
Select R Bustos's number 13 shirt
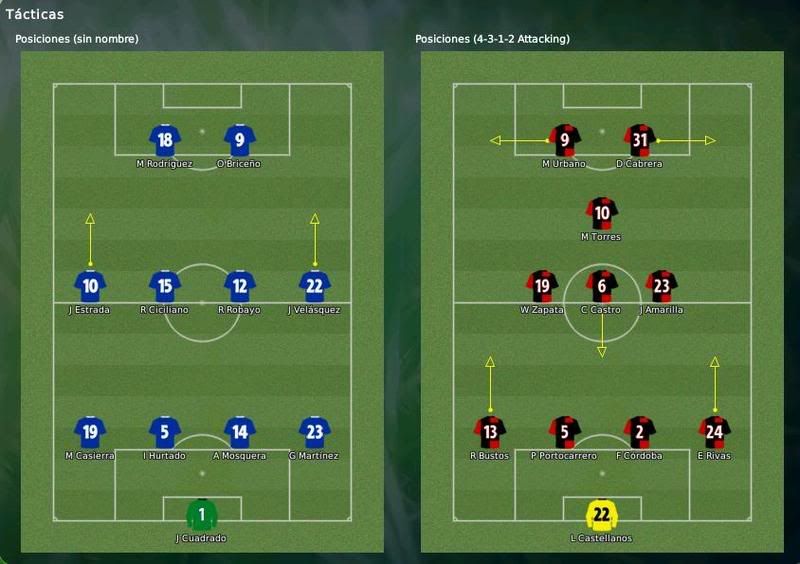490,432
